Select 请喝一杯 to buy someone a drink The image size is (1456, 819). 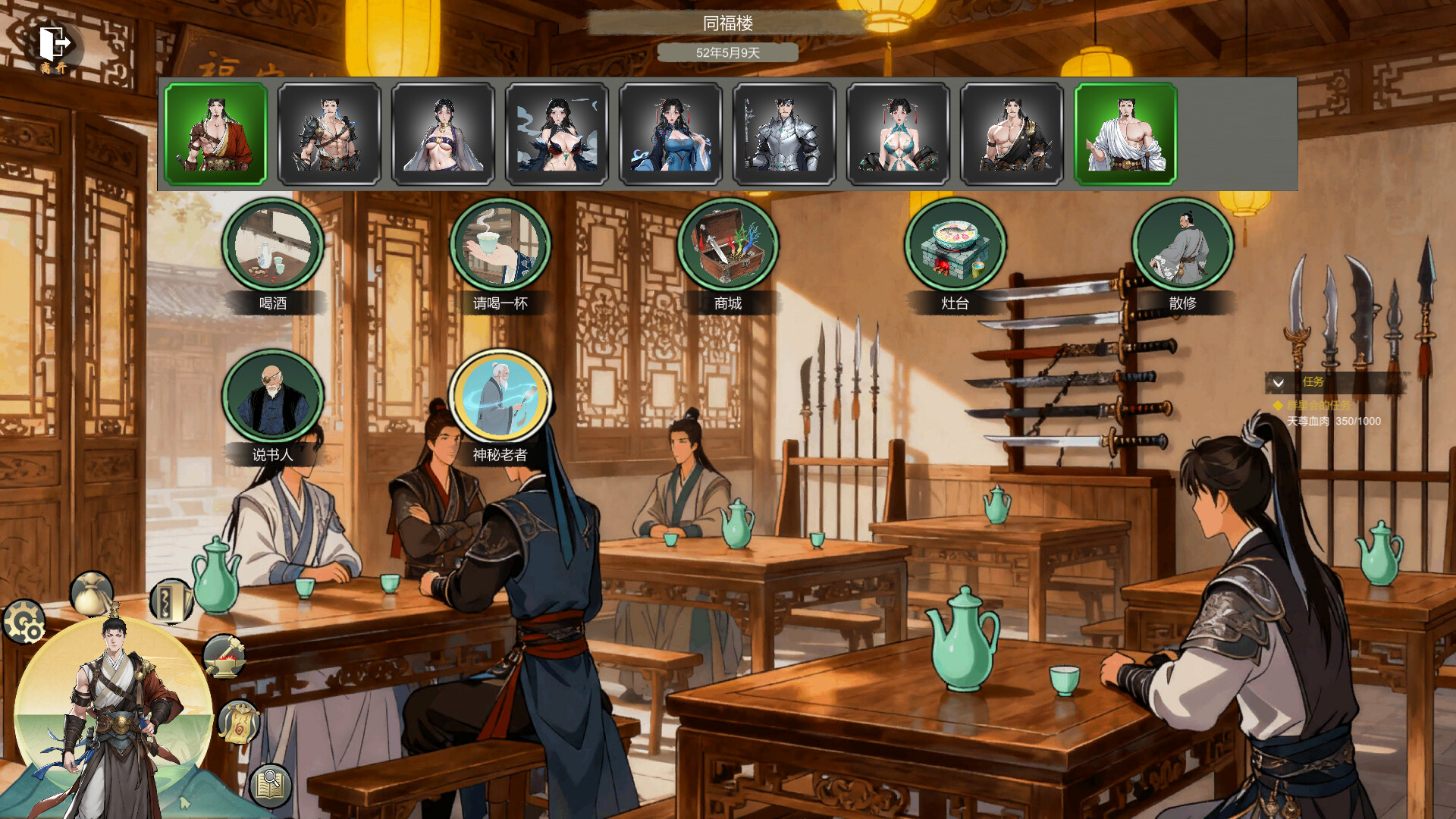click(x=500, y=246)
